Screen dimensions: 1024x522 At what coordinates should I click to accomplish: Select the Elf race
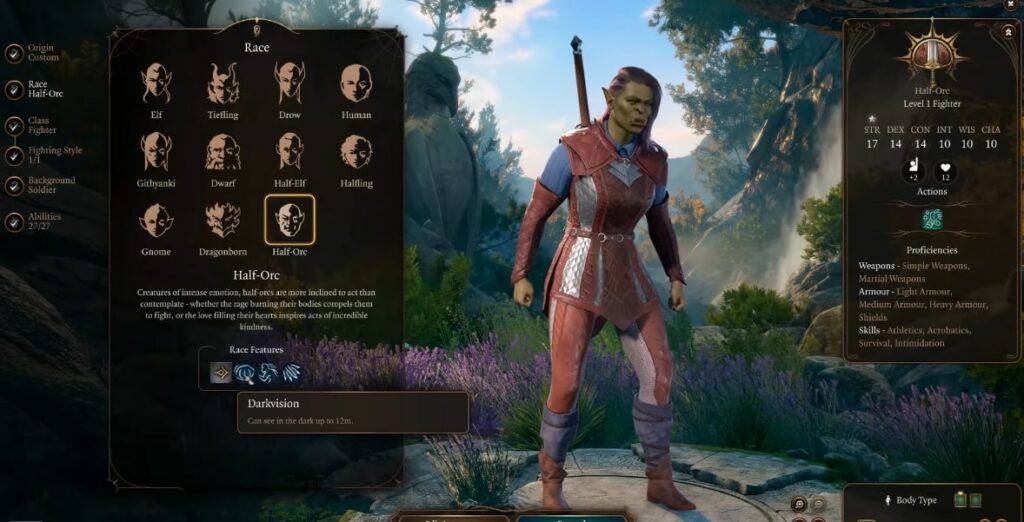click(156, 84)
